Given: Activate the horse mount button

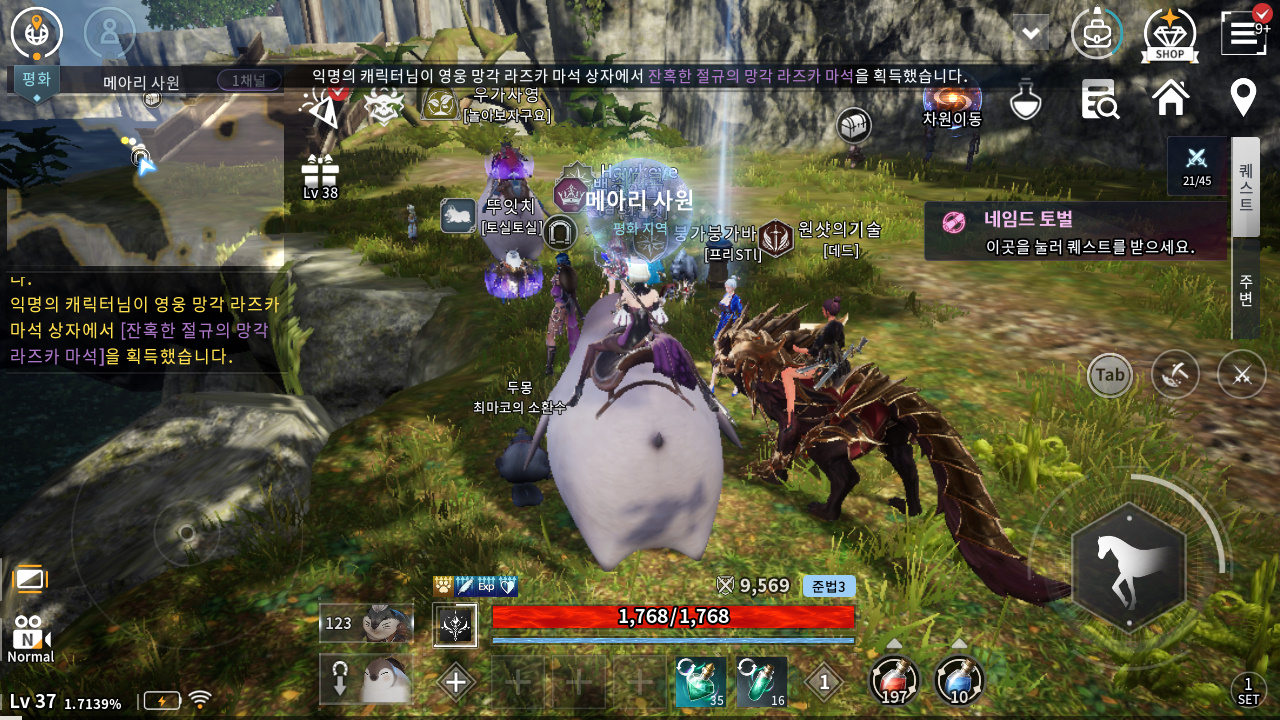Looking at the screenshot, I should tap(1128, 568).
